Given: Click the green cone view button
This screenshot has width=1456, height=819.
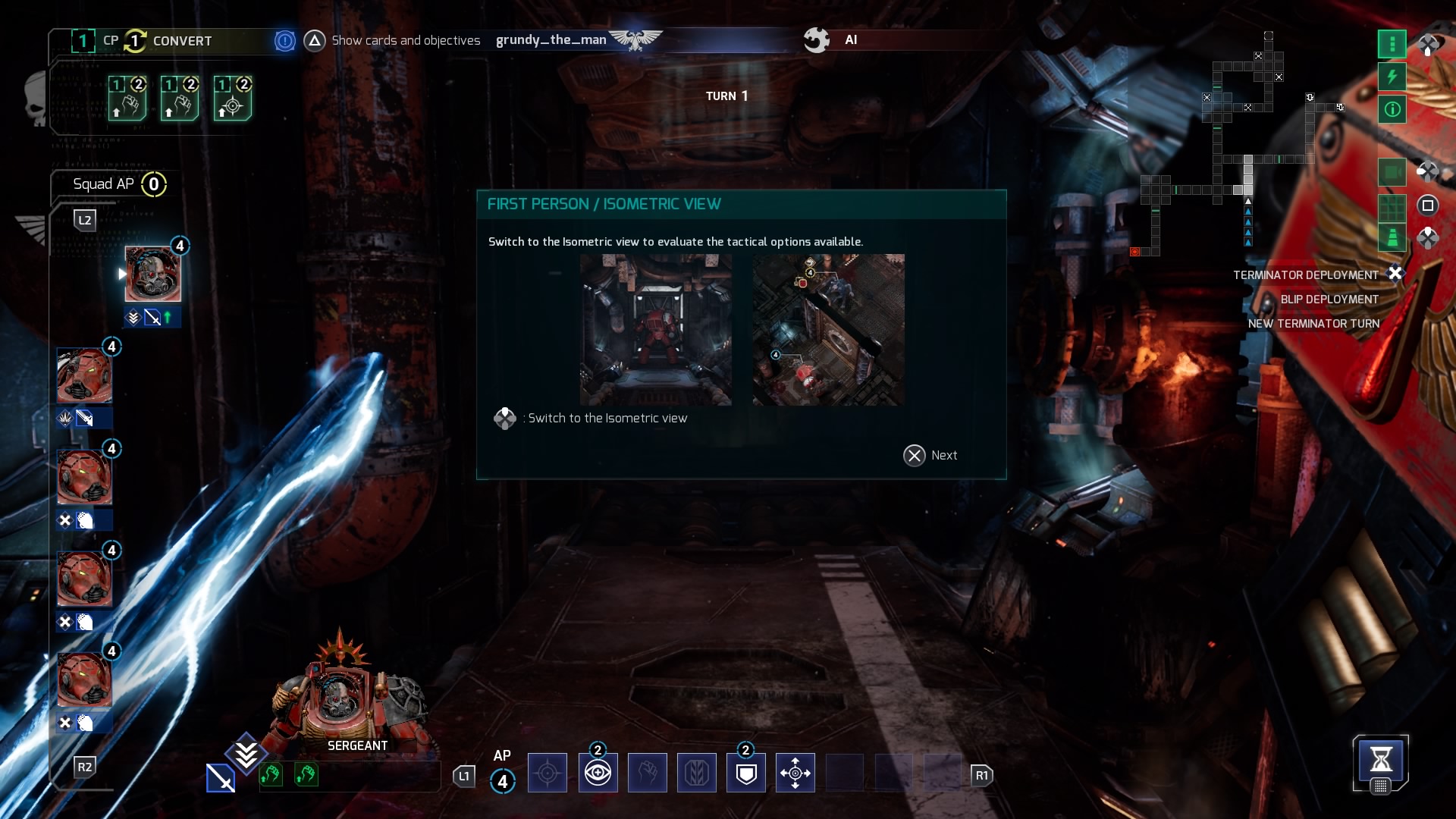Looking at the screenshot, I should pyautogui.click(x=1392, y=238).
